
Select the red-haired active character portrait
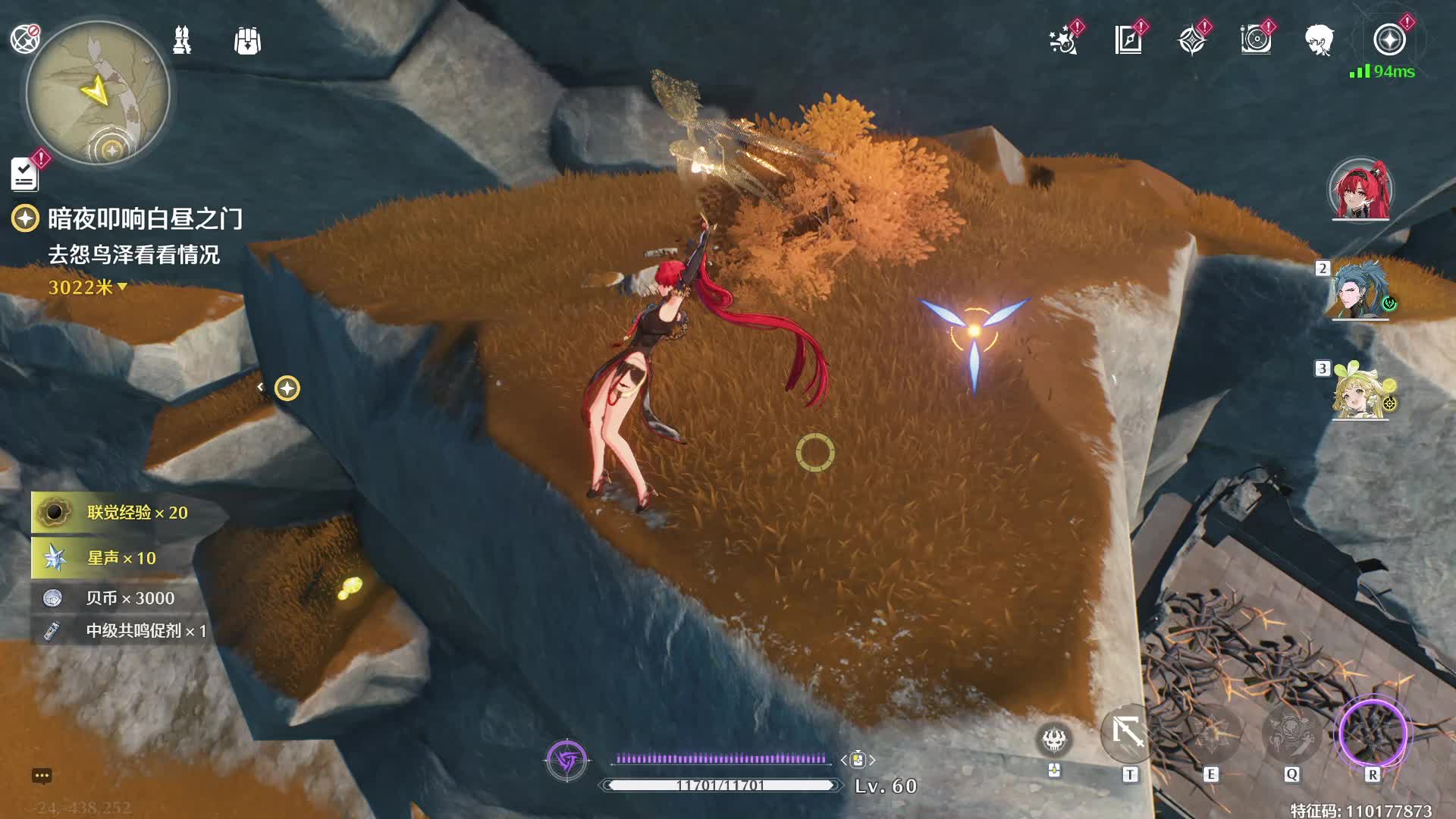point(1360,190)
